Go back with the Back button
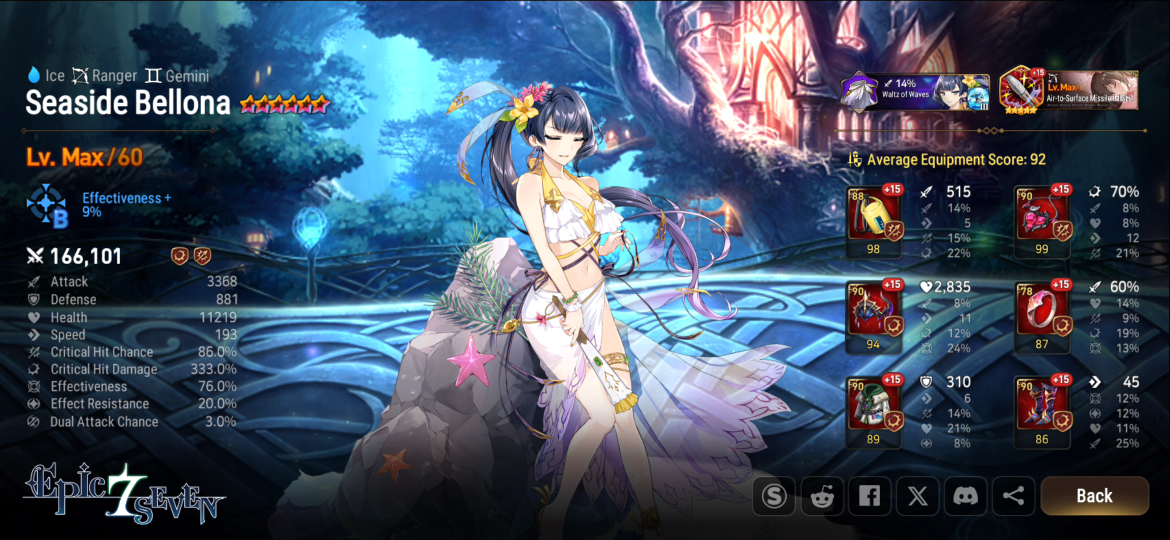Viewport: 1170px width, 540px height. click(1094, 495)
